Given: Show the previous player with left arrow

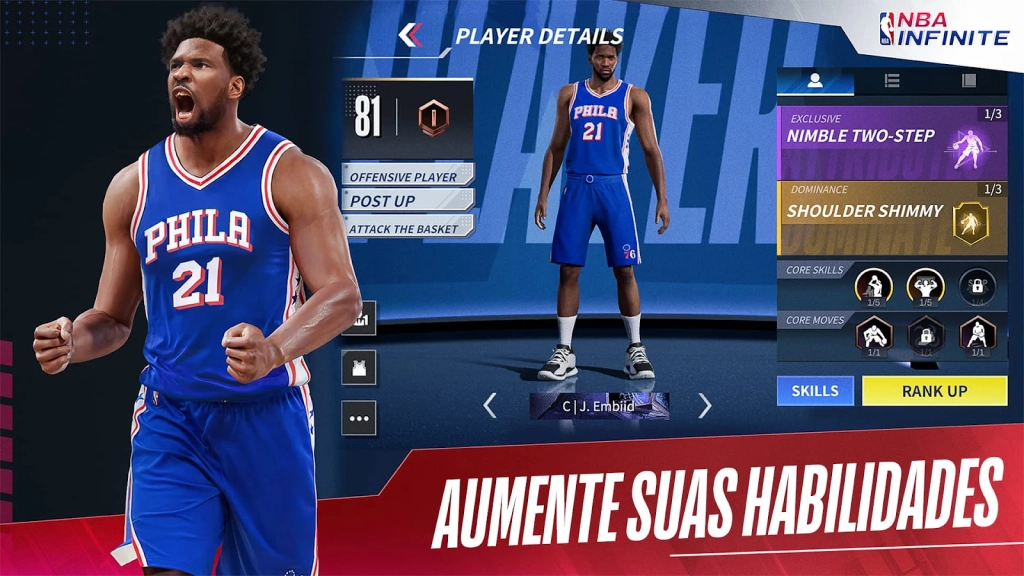Looking at the screenshot, I should click(490, 405).
